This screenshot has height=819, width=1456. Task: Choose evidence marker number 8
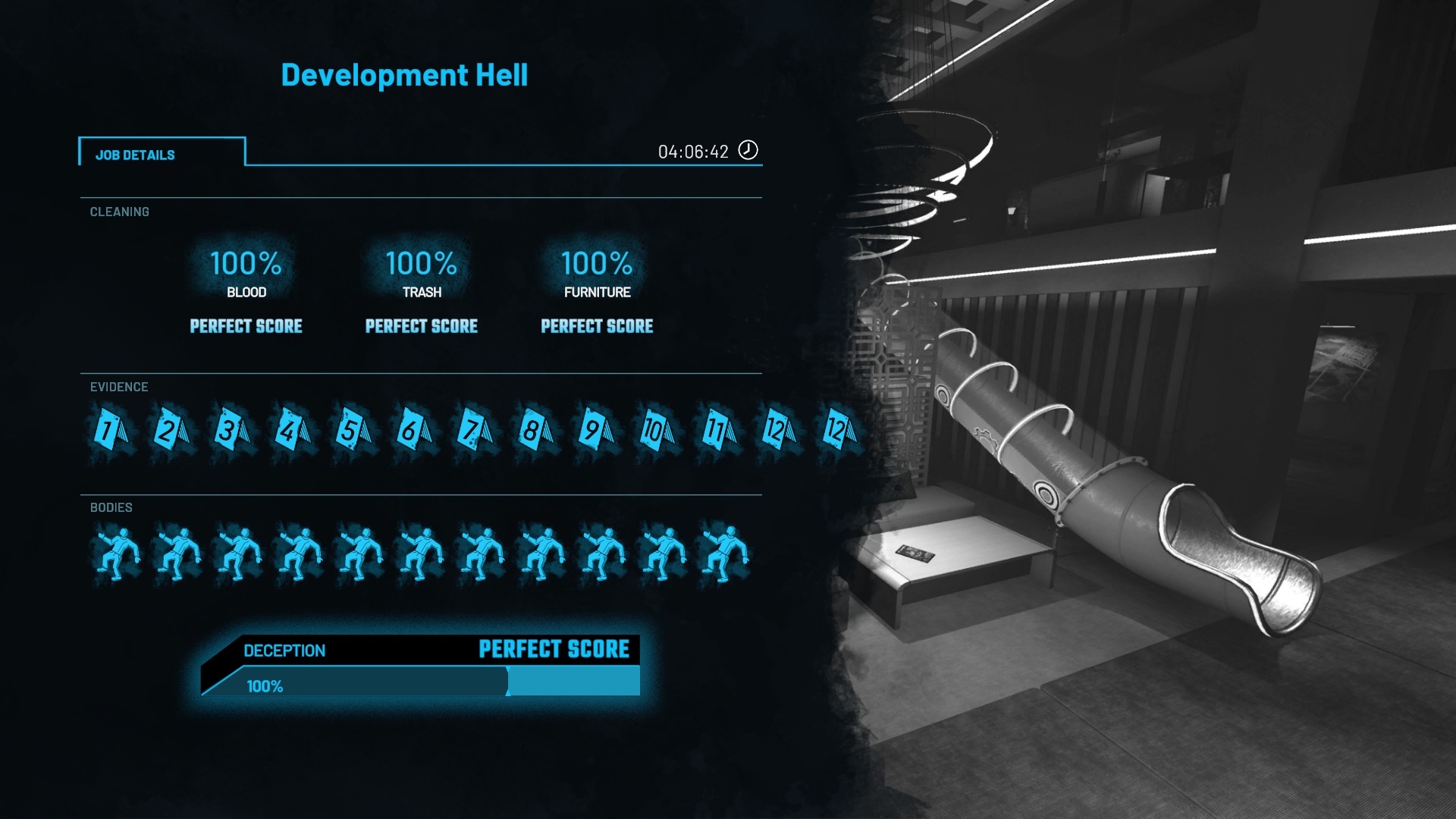point(535,431)
